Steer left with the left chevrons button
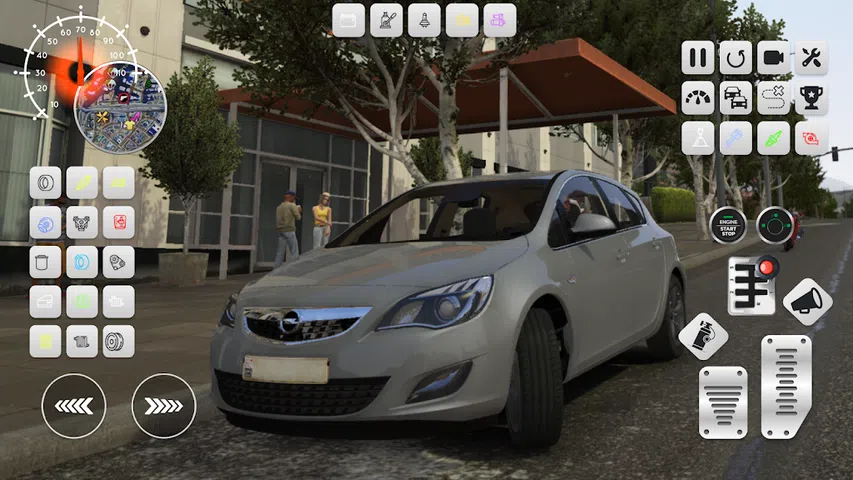853x480 pixels. [73, 405]
